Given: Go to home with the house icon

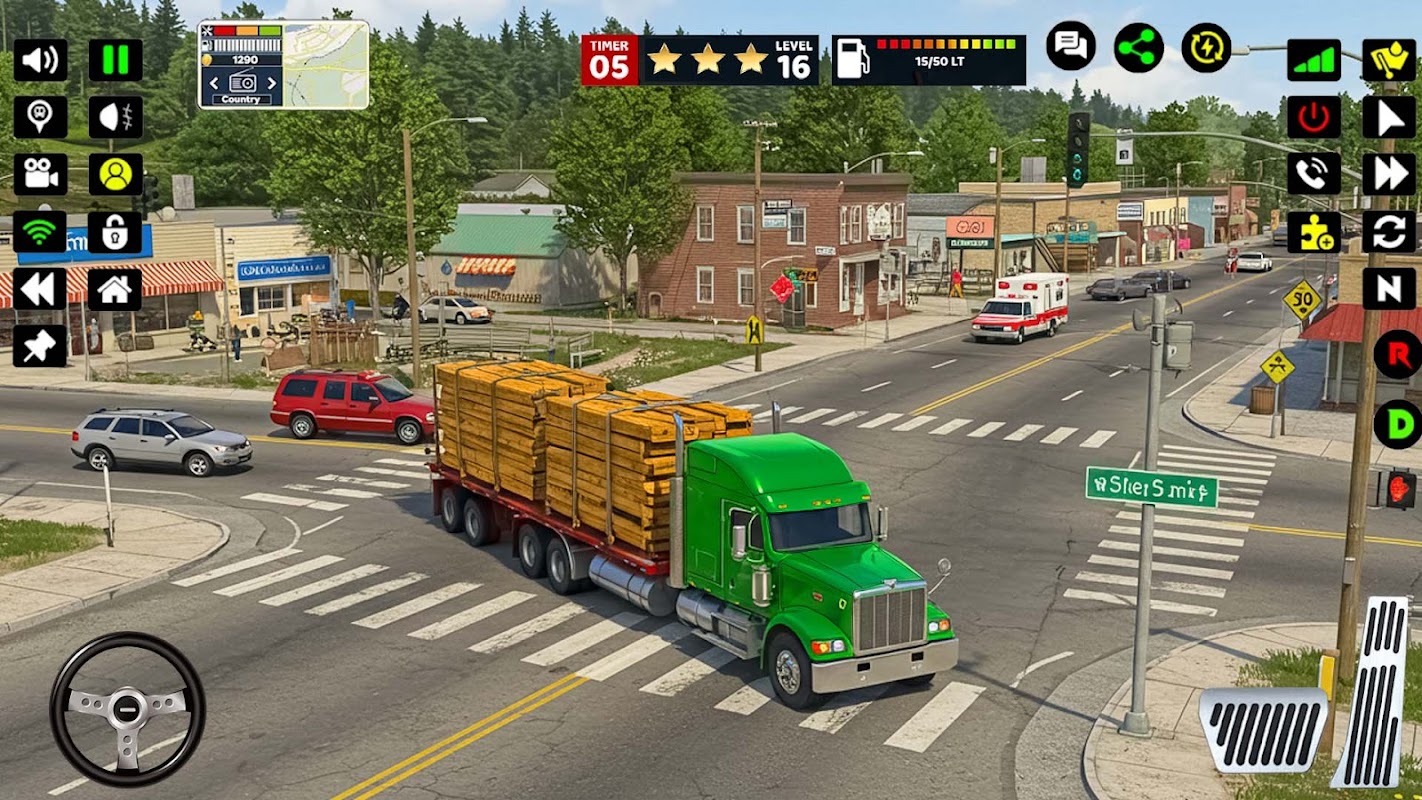Looking at the screenshot, I should (x=115, y=289).
